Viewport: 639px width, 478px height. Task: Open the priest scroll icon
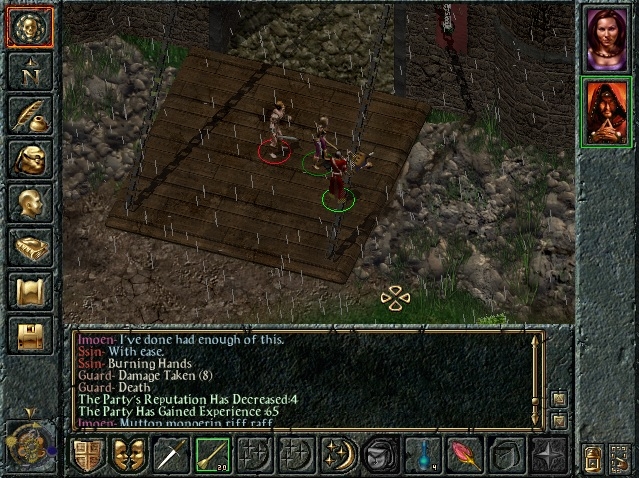click(29, 291)
